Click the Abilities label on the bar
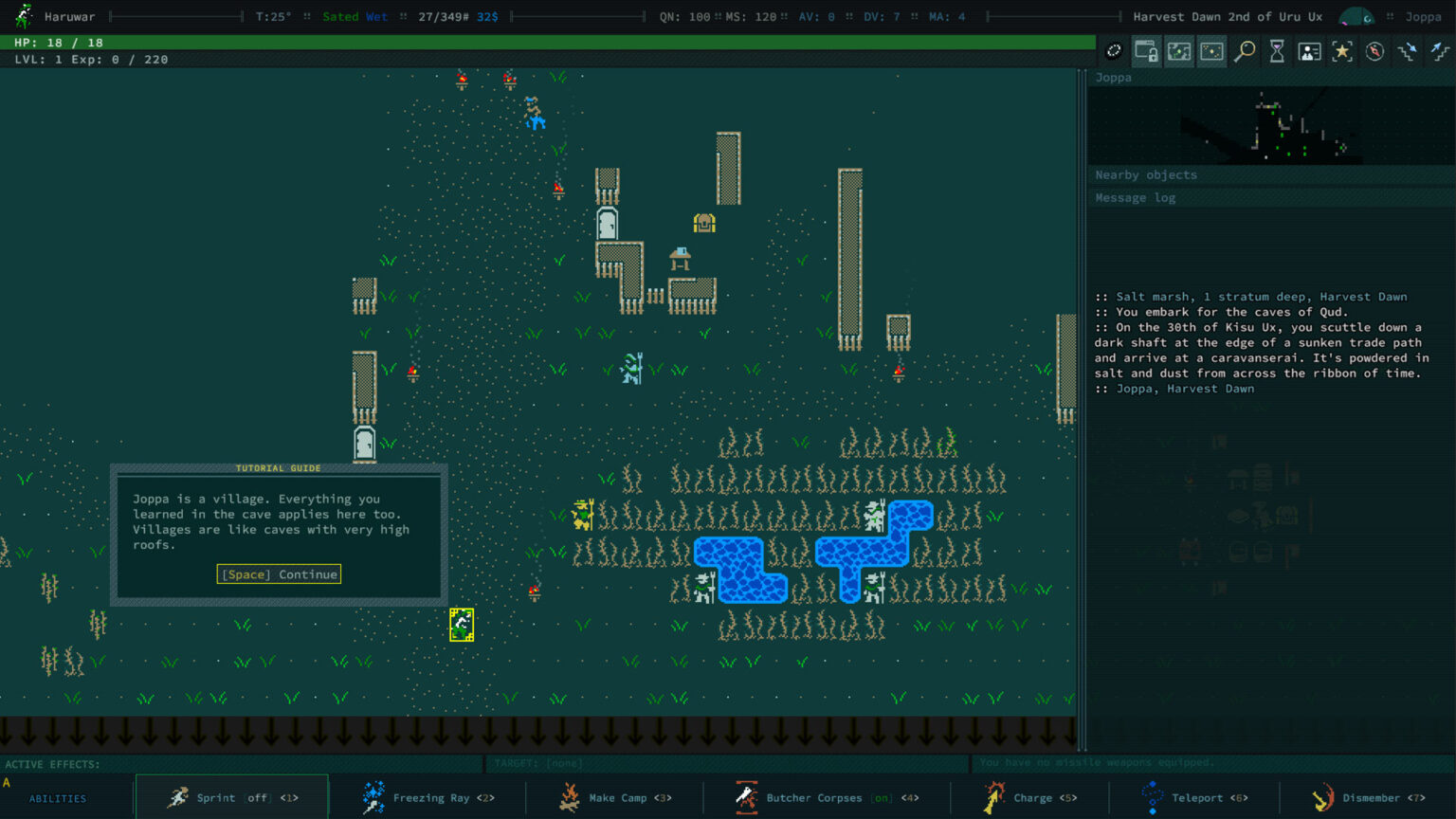Image resolution: width=1456 pixels, height=819 pixels. pos(58,798)
